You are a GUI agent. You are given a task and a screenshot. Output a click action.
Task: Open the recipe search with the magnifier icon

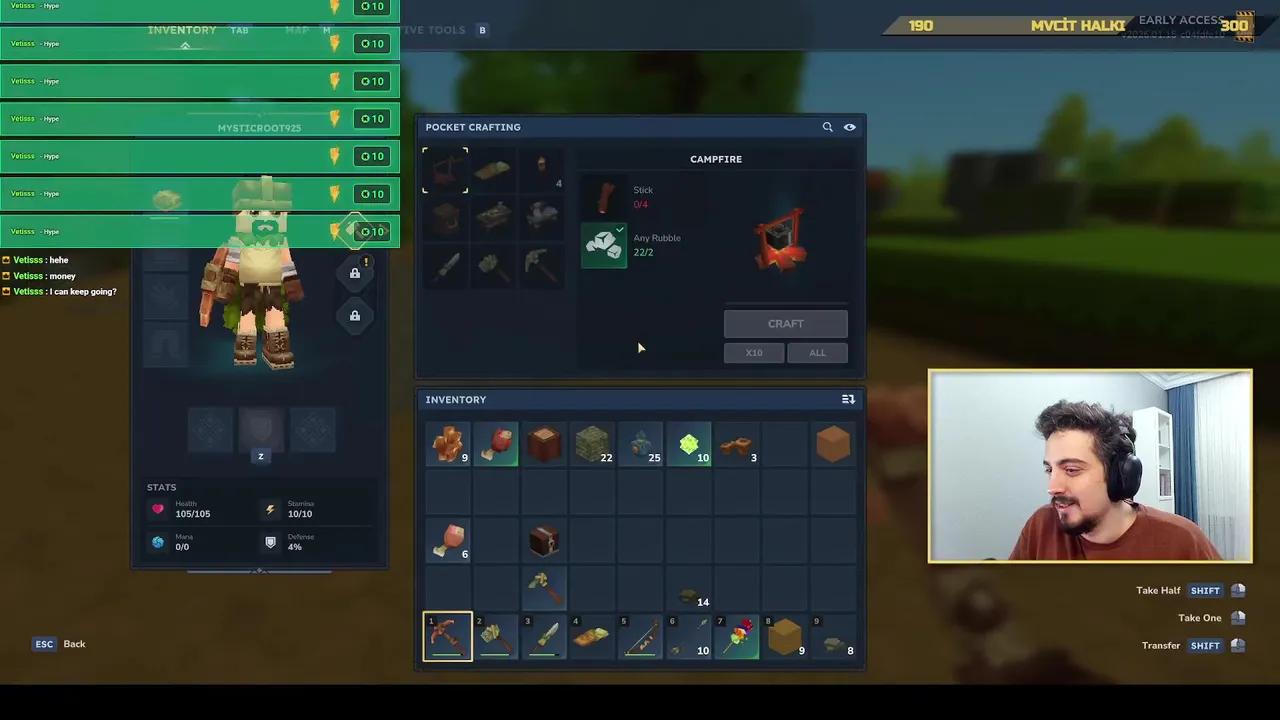pos(827,126)
